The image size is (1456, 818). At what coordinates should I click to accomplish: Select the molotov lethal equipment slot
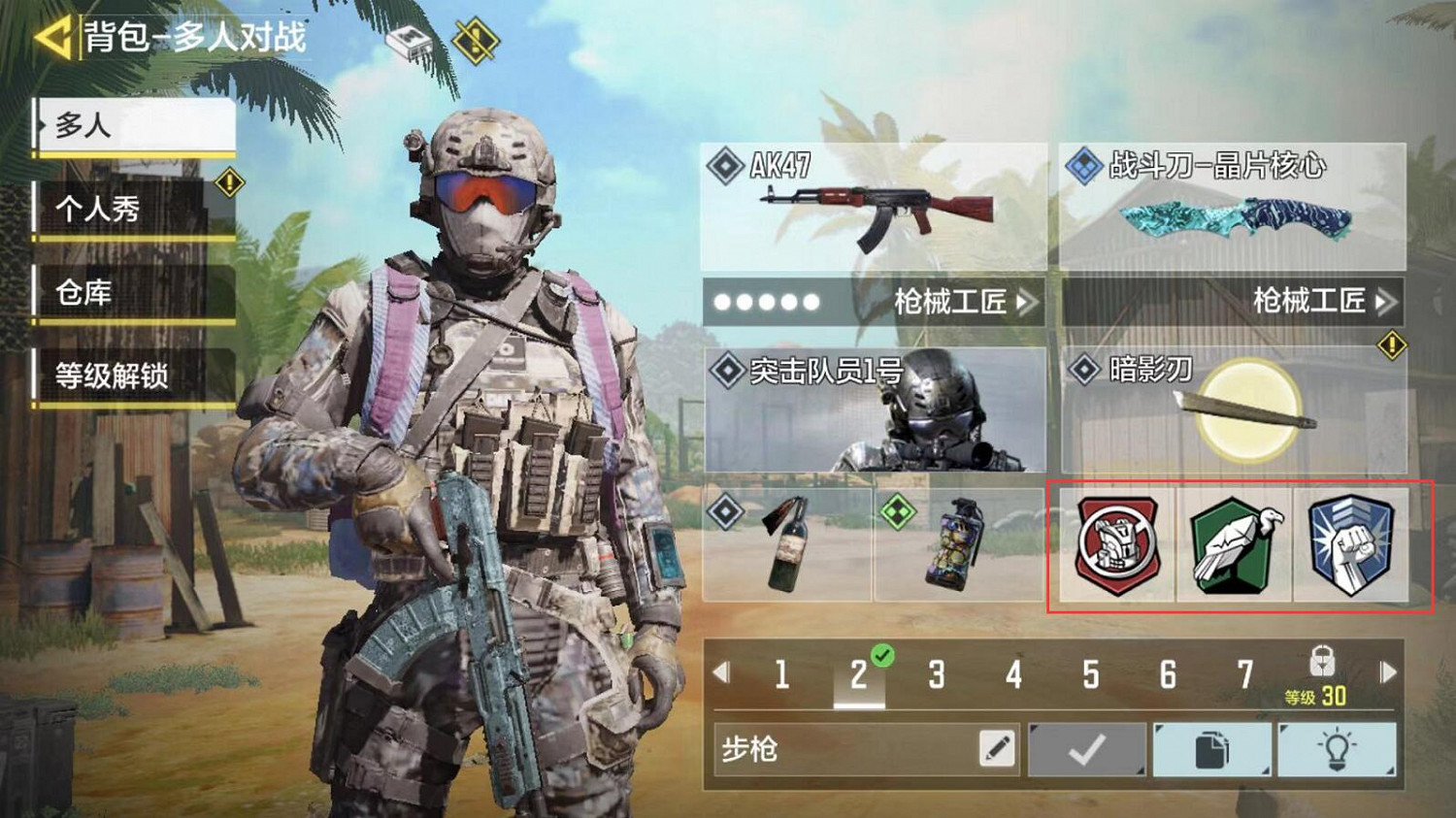click(x=786, y=546)
